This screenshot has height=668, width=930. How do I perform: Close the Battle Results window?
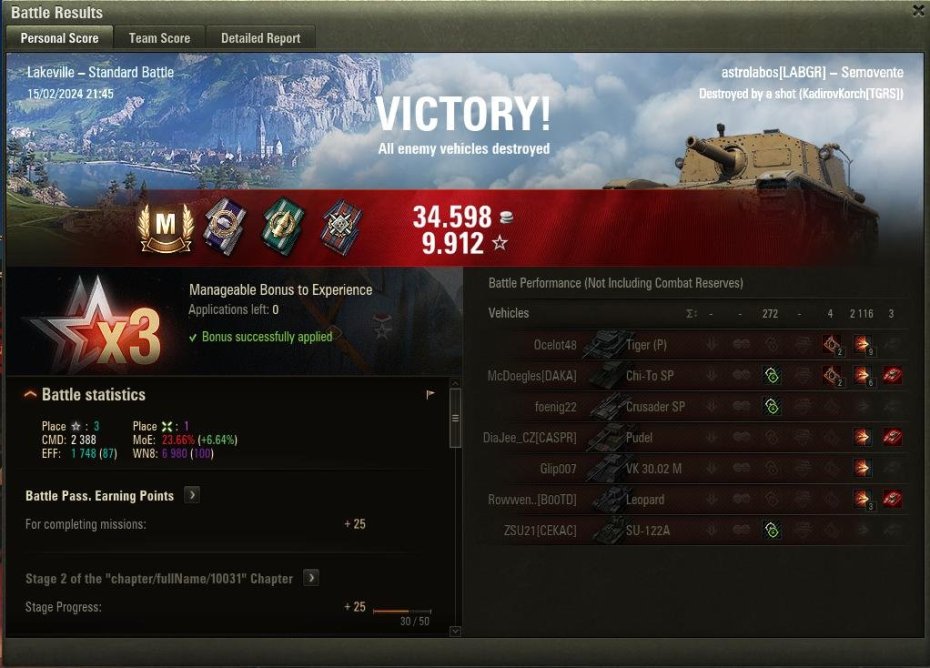918,11
